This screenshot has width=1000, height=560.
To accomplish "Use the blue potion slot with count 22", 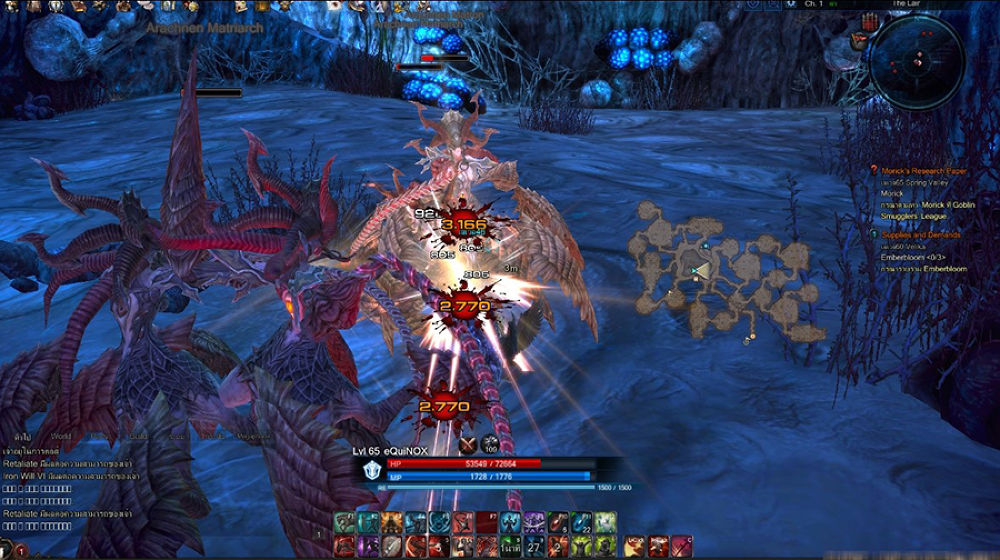I will click(x=583, y=522).
